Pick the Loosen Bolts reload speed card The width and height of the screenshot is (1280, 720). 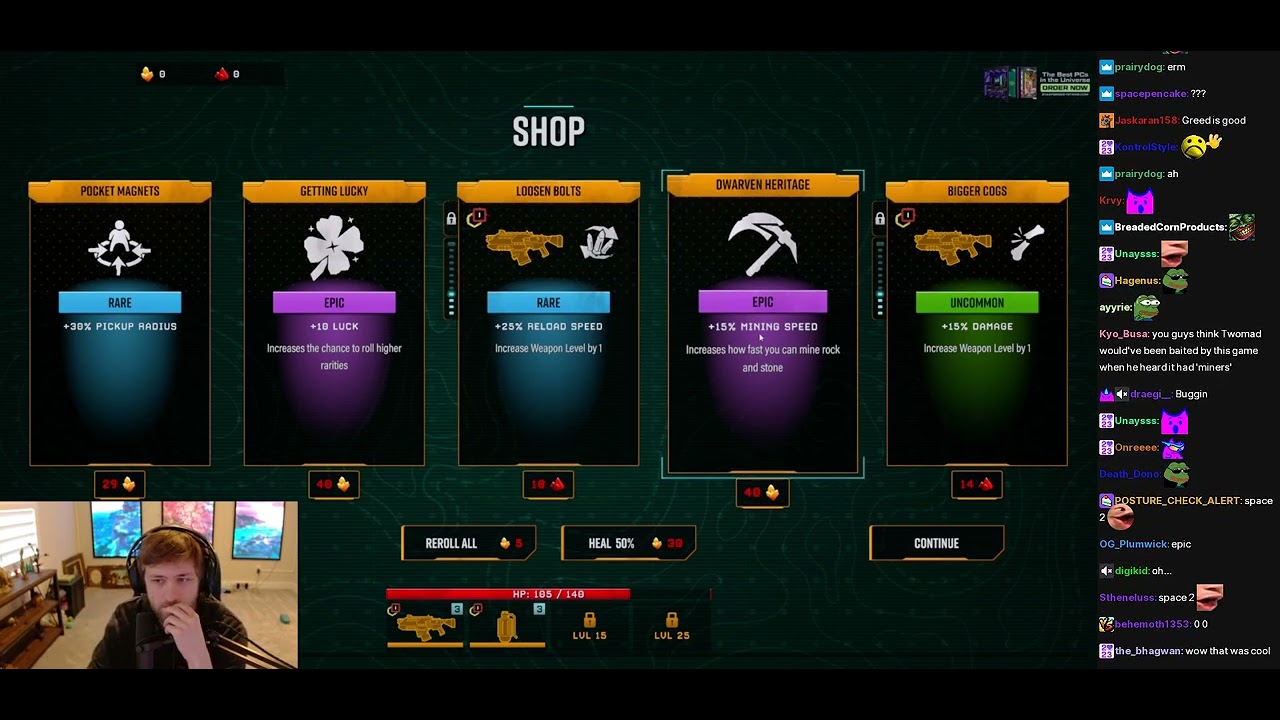click(548, 323)
